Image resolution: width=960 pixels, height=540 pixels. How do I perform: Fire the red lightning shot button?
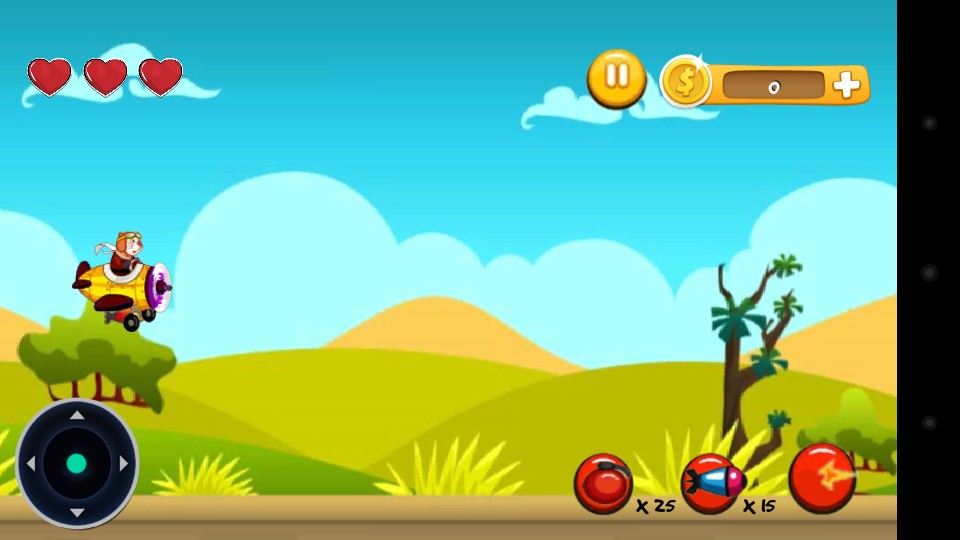pos(822,478)
